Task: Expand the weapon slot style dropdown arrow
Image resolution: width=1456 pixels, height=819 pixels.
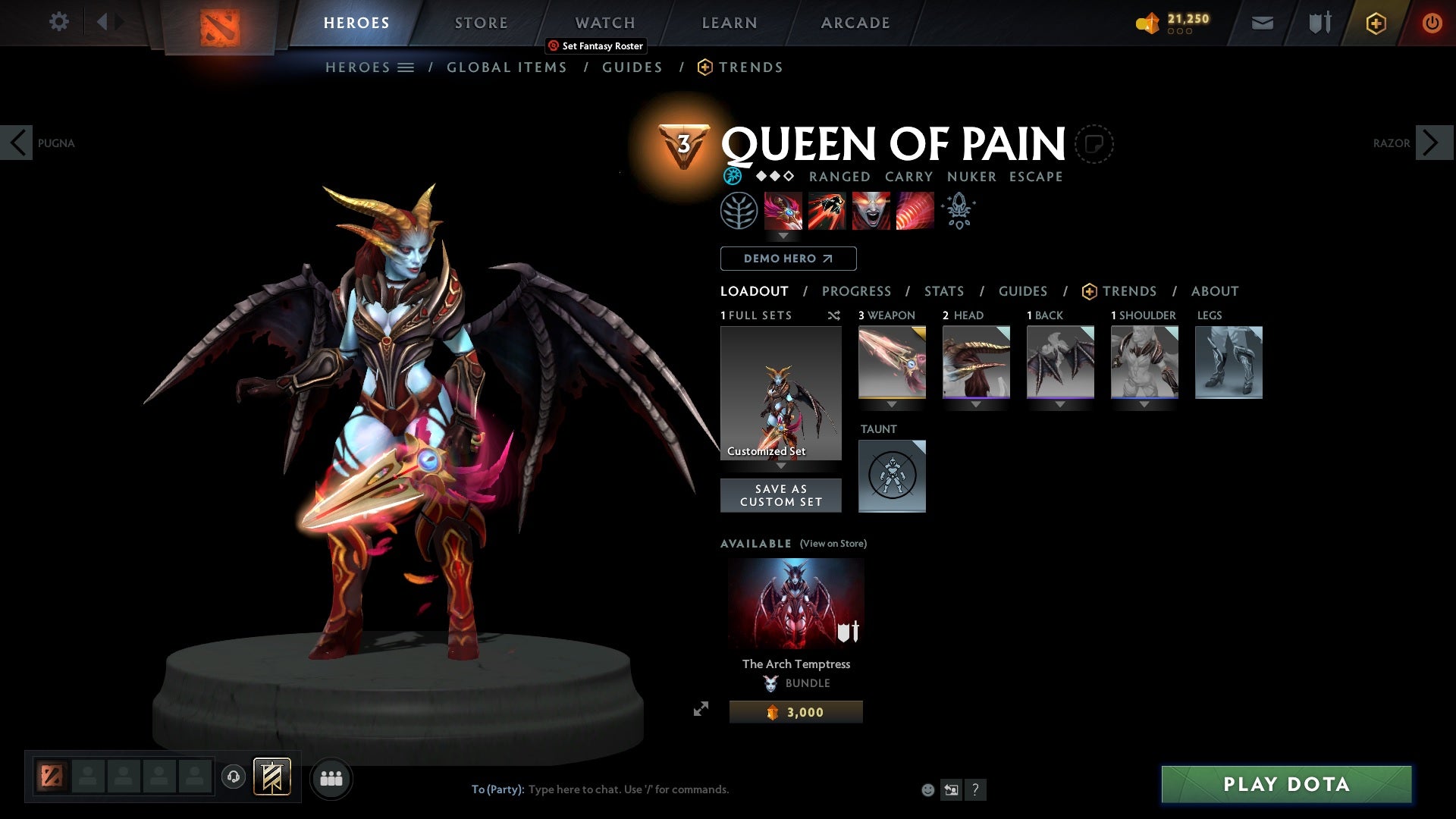Action: click(x=892, y=404)
